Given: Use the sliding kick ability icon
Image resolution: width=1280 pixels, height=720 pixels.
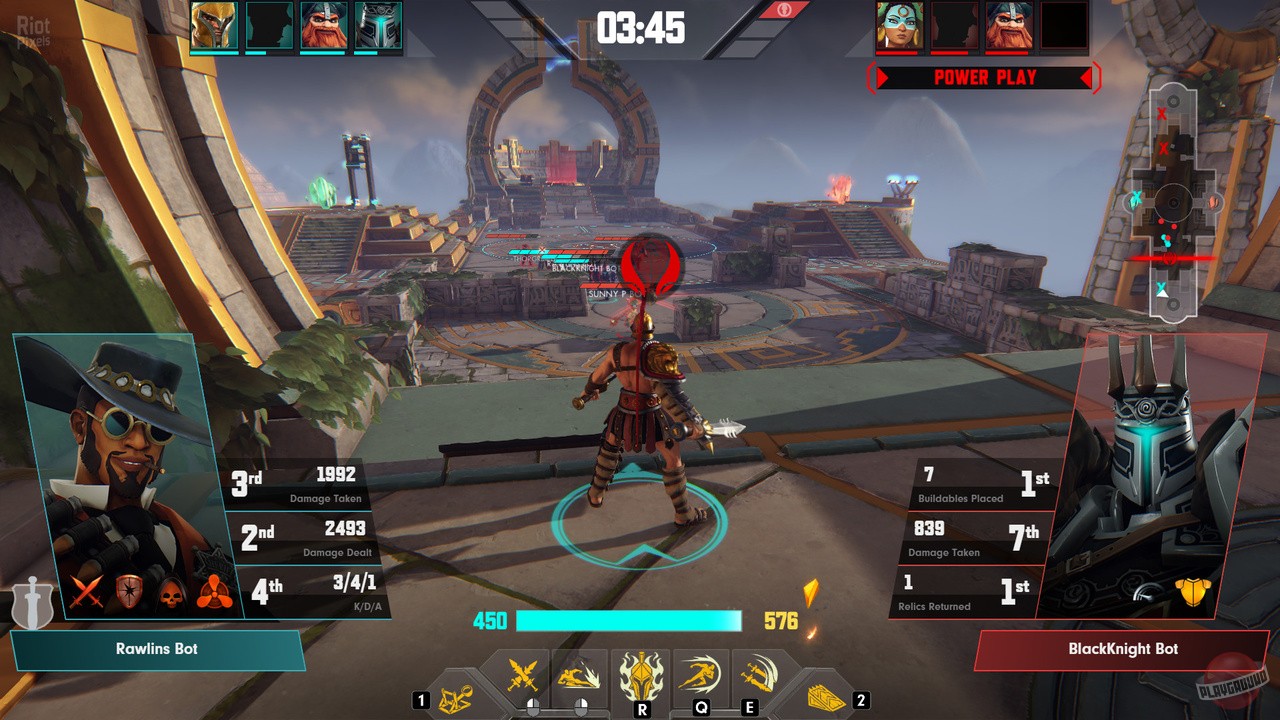Looking at the screenshot, I should click(x=579, y=678).
